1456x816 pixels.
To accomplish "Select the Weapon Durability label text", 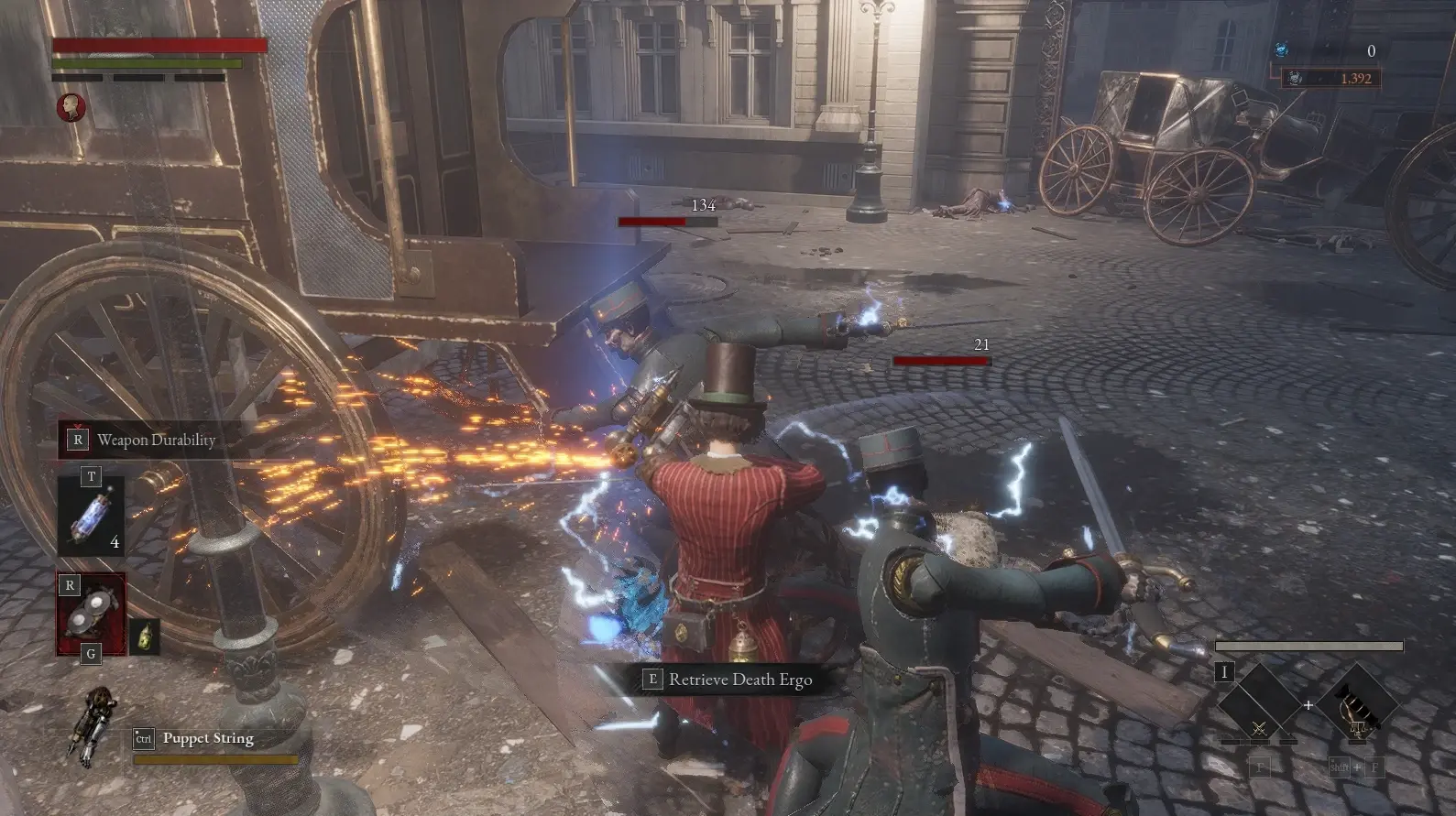I will pyautogui.click(x=156, y=441).
